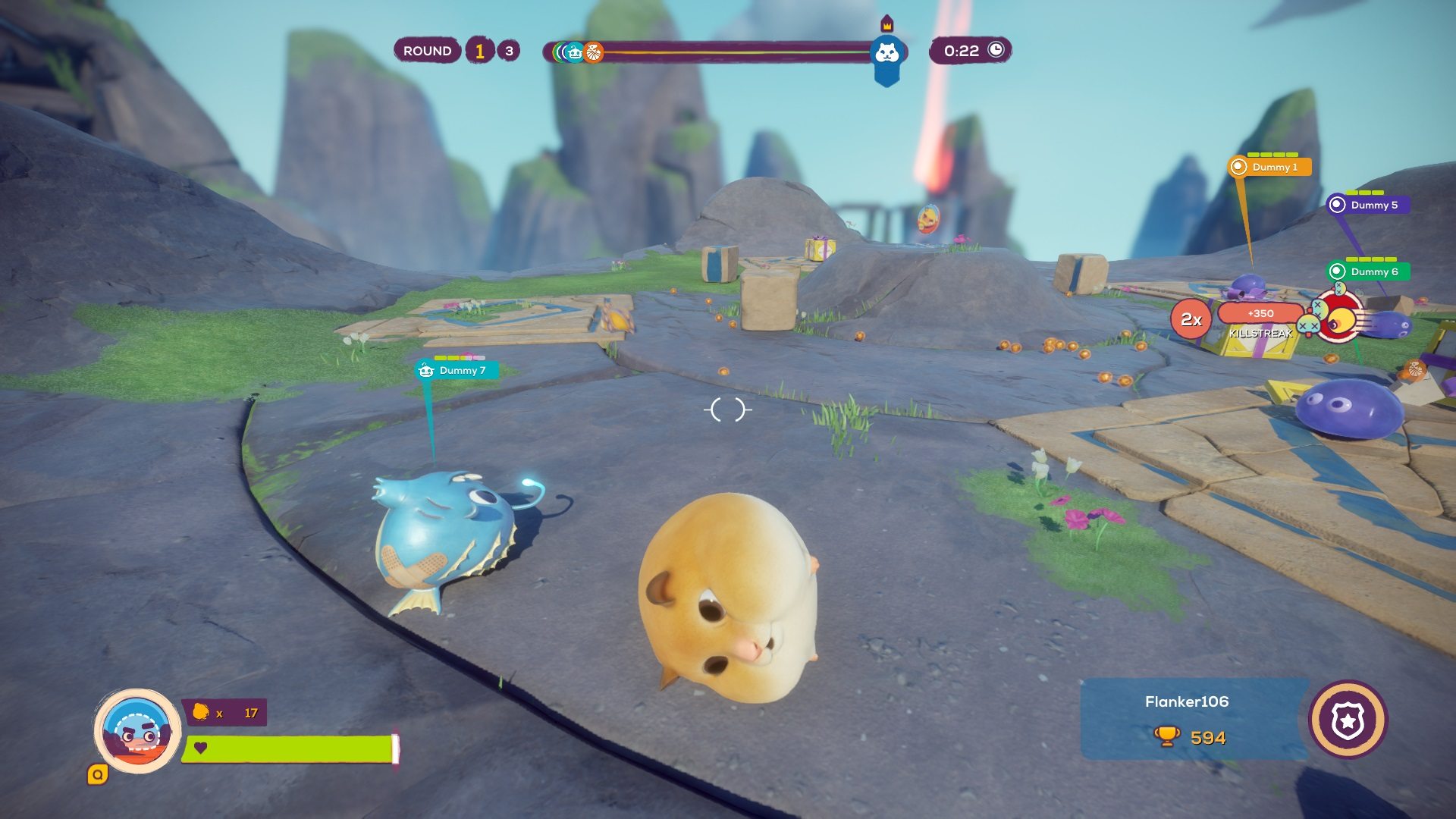Click the hamster leader icon on progress bar
1456x819 pixels.
click(x=886, y=53)
